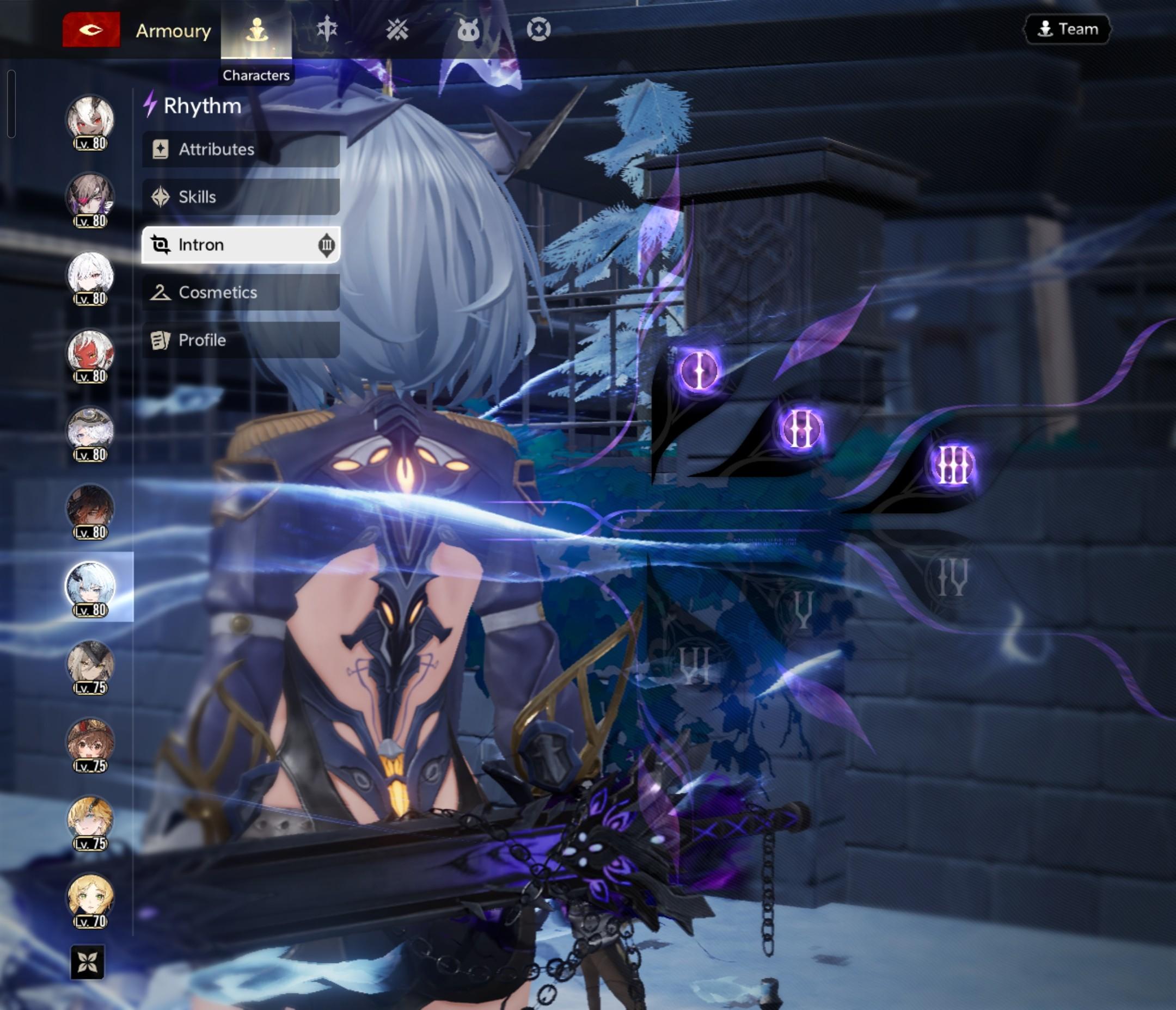Viewport: 1176px width, 1010px height.
Task: View the character Profile
Action: tap(241, 340)
